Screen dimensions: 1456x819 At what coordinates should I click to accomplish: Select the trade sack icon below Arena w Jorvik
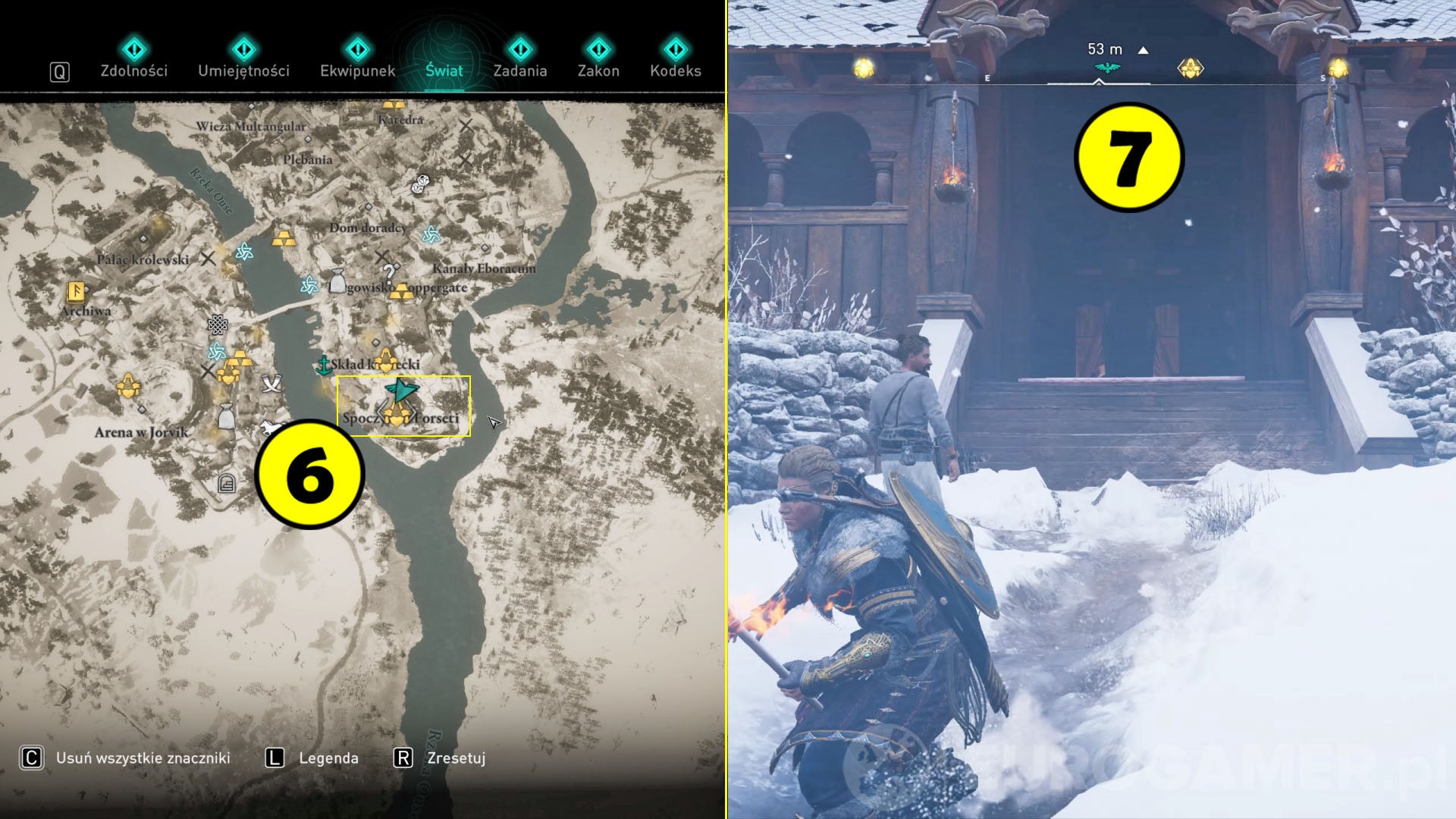pos(227,416)
